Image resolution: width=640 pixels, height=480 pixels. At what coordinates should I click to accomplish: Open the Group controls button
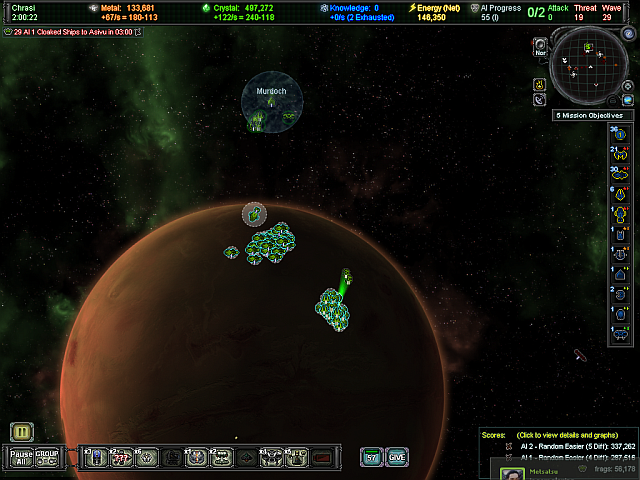(46, 457)
